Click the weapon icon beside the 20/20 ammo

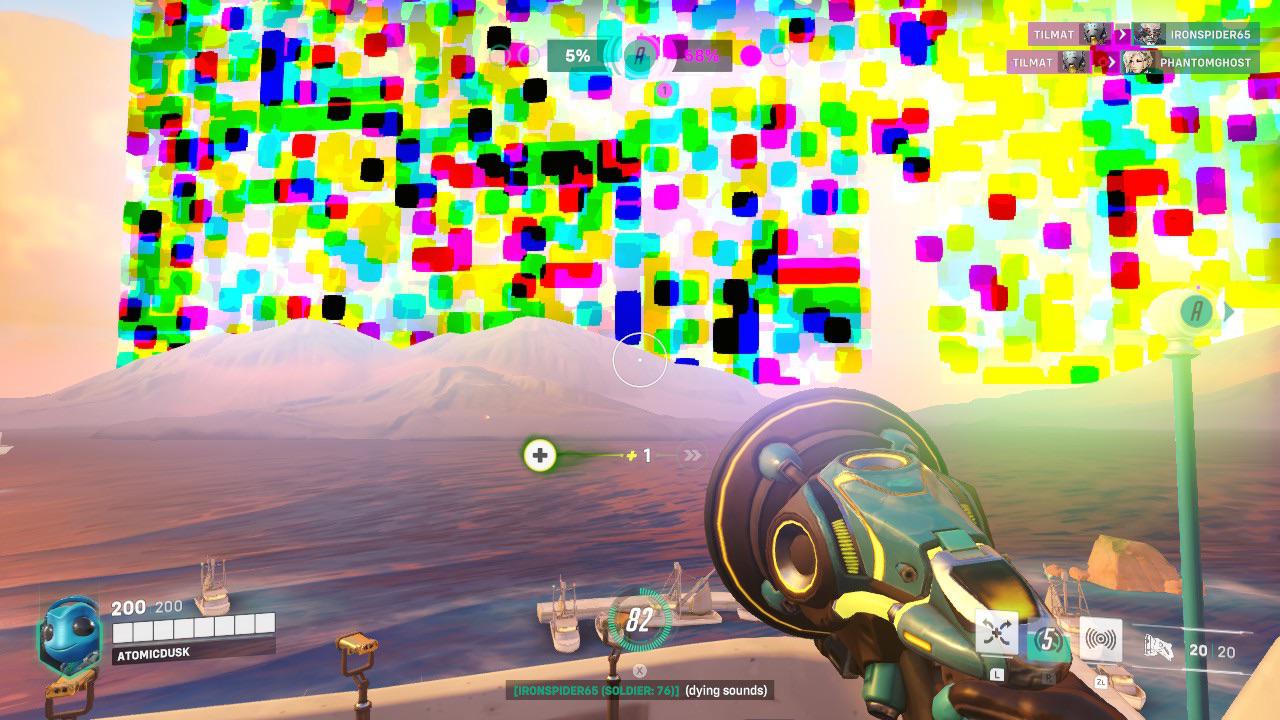point(1160,647)
